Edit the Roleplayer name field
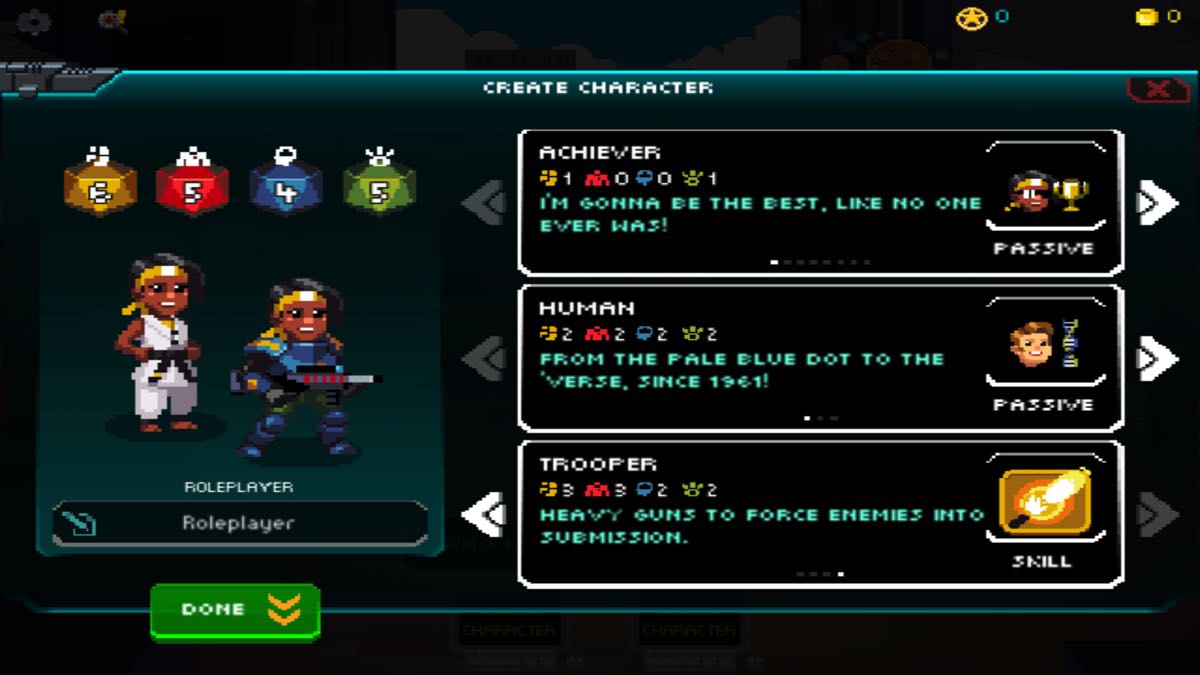 240,523
